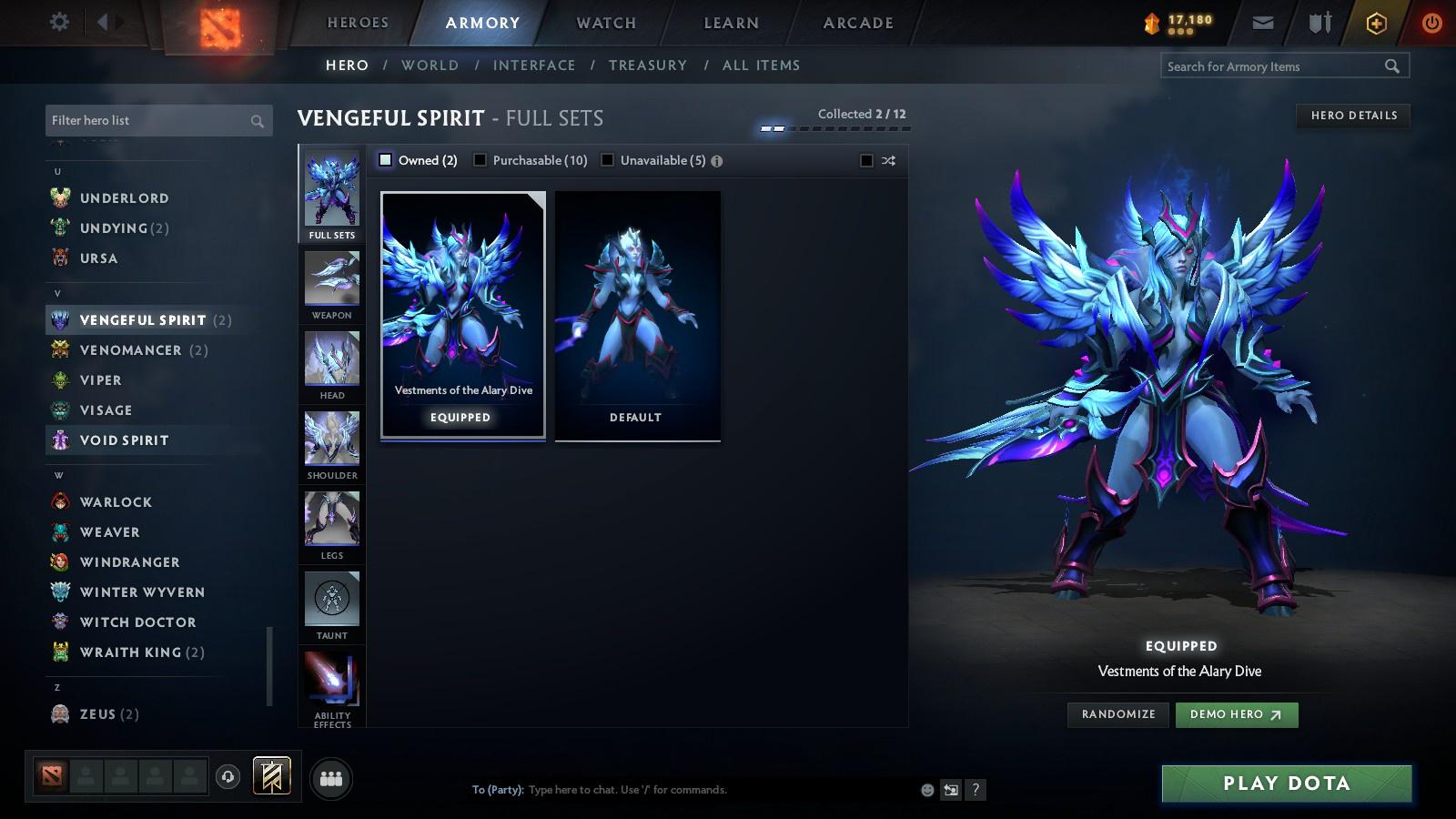Open the settings gear icon
The height and width of the screenshot is (819, 1456).
coord(58,21)
